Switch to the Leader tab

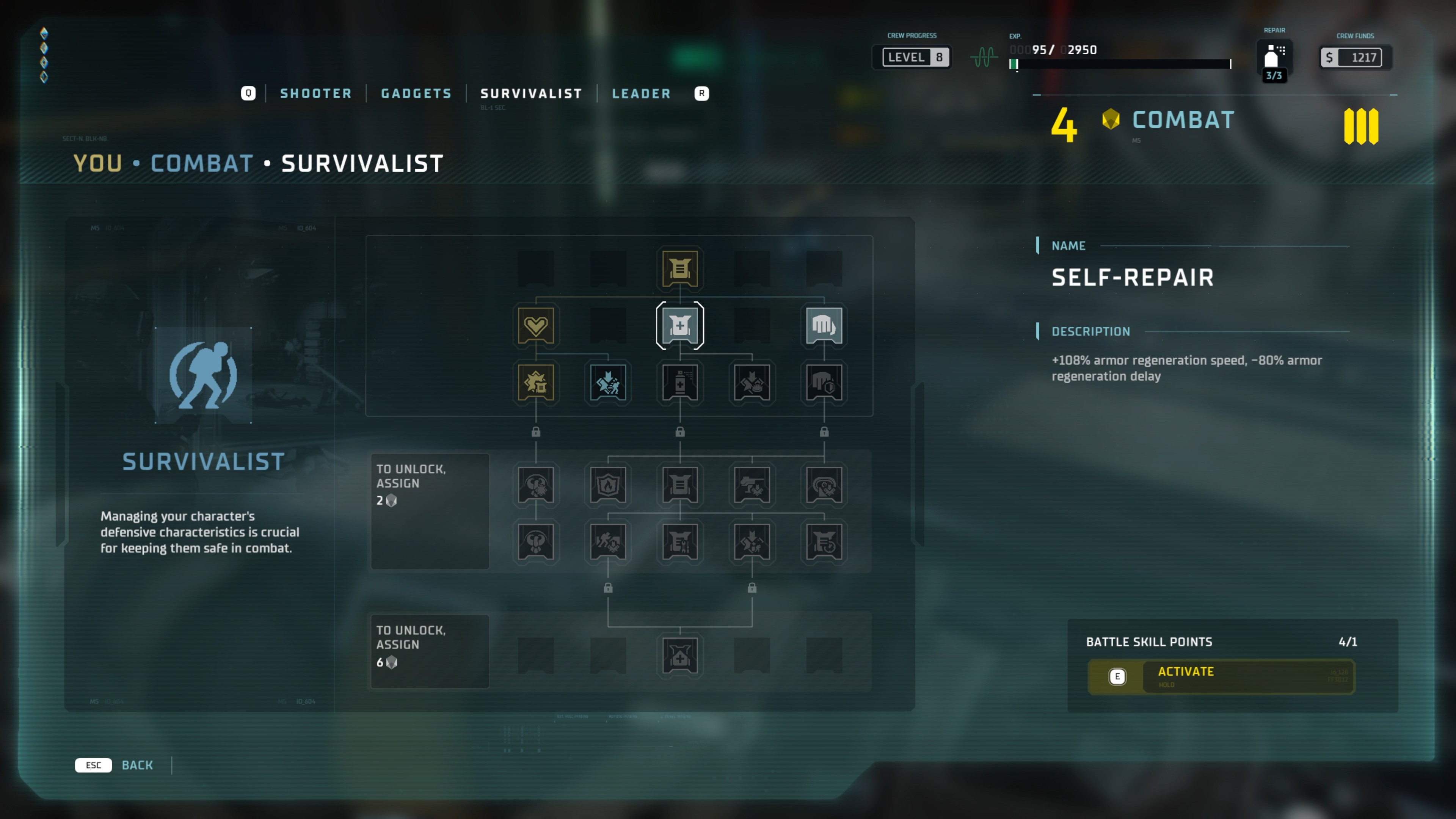coord(641,93)
